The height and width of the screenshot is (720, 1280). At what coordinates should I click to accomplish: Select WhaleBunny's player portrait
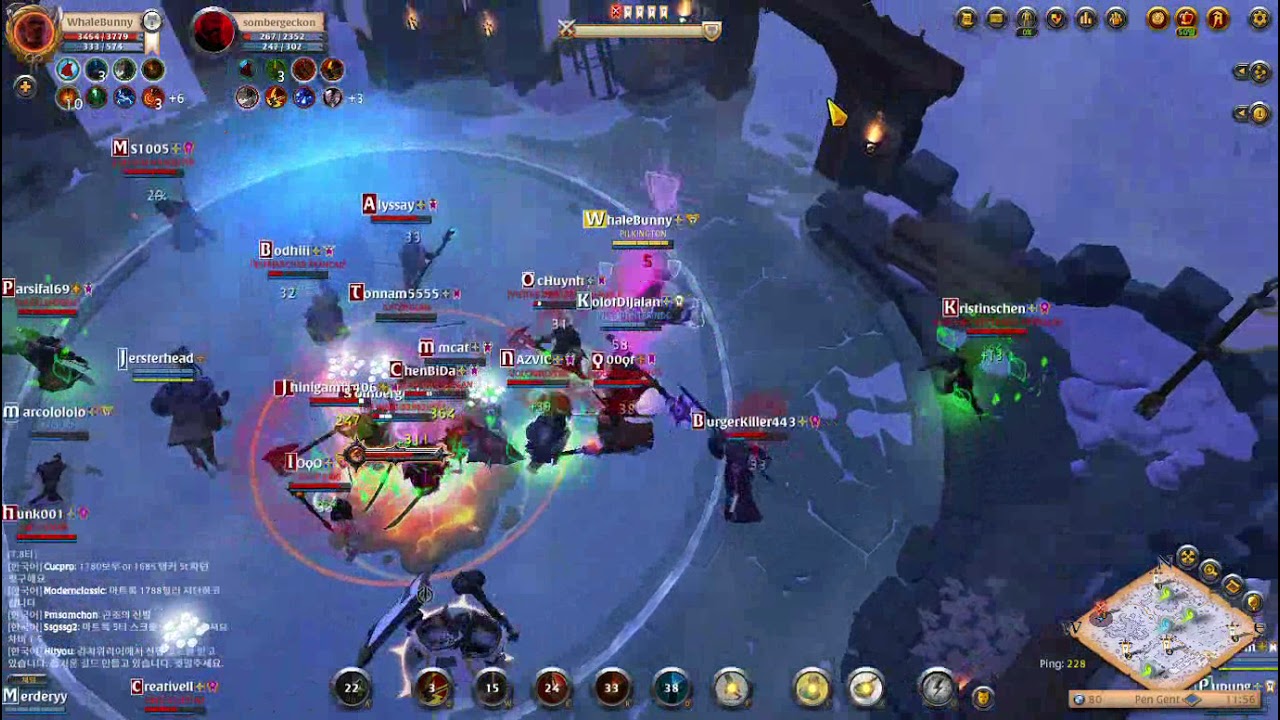point(32,30)
